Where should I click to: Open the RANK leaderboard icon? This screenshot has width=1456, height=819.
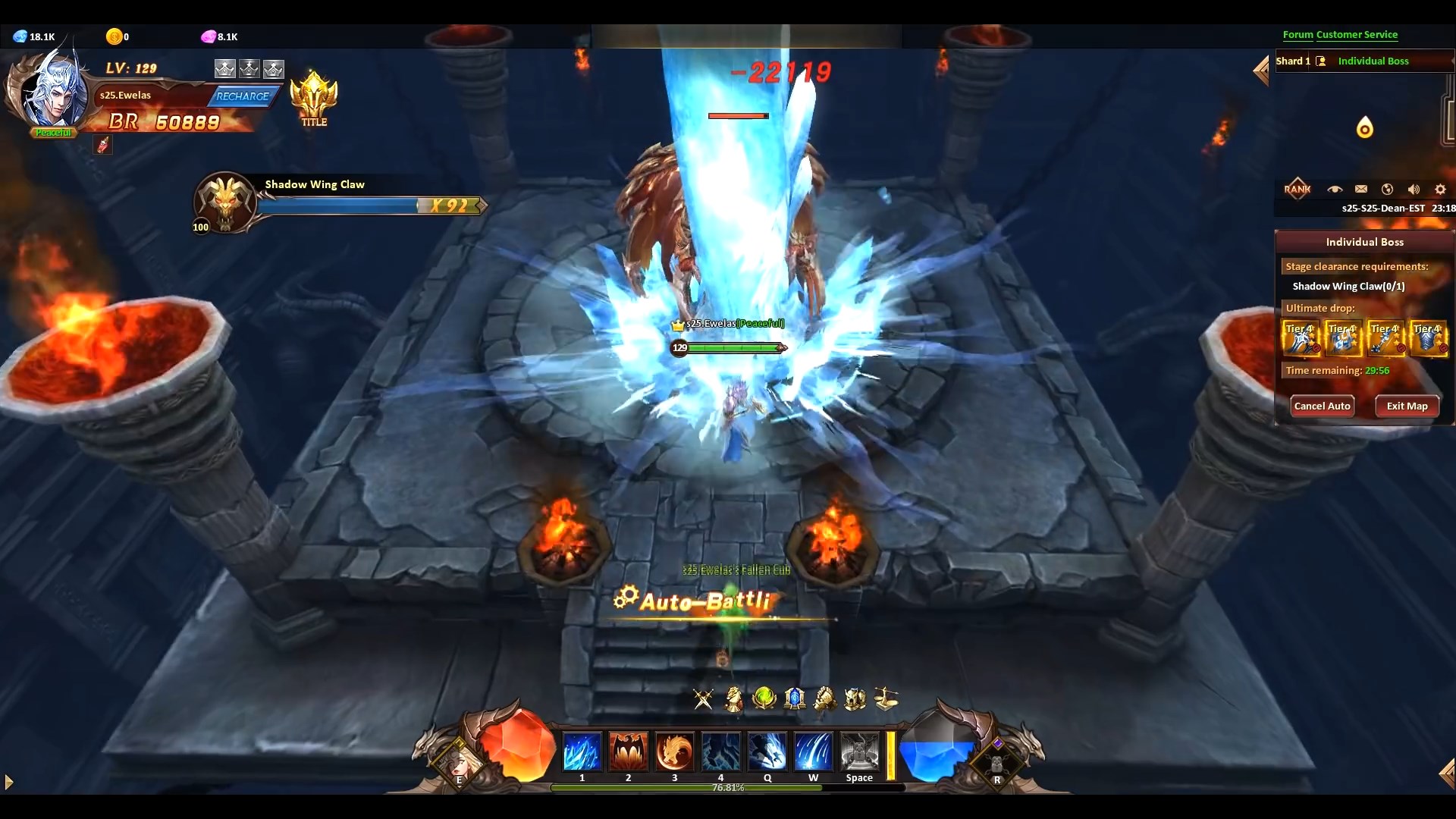click(1298, 190)
